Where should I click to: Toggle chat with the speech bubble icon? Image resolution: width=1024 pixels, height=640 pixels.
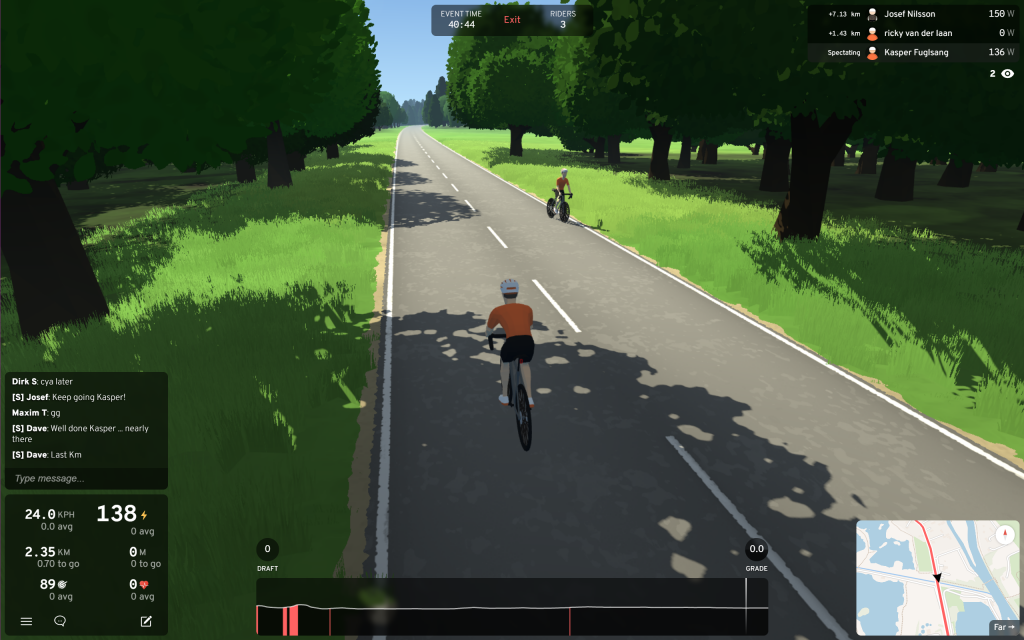pyautogui.click(x=60, y=621)
